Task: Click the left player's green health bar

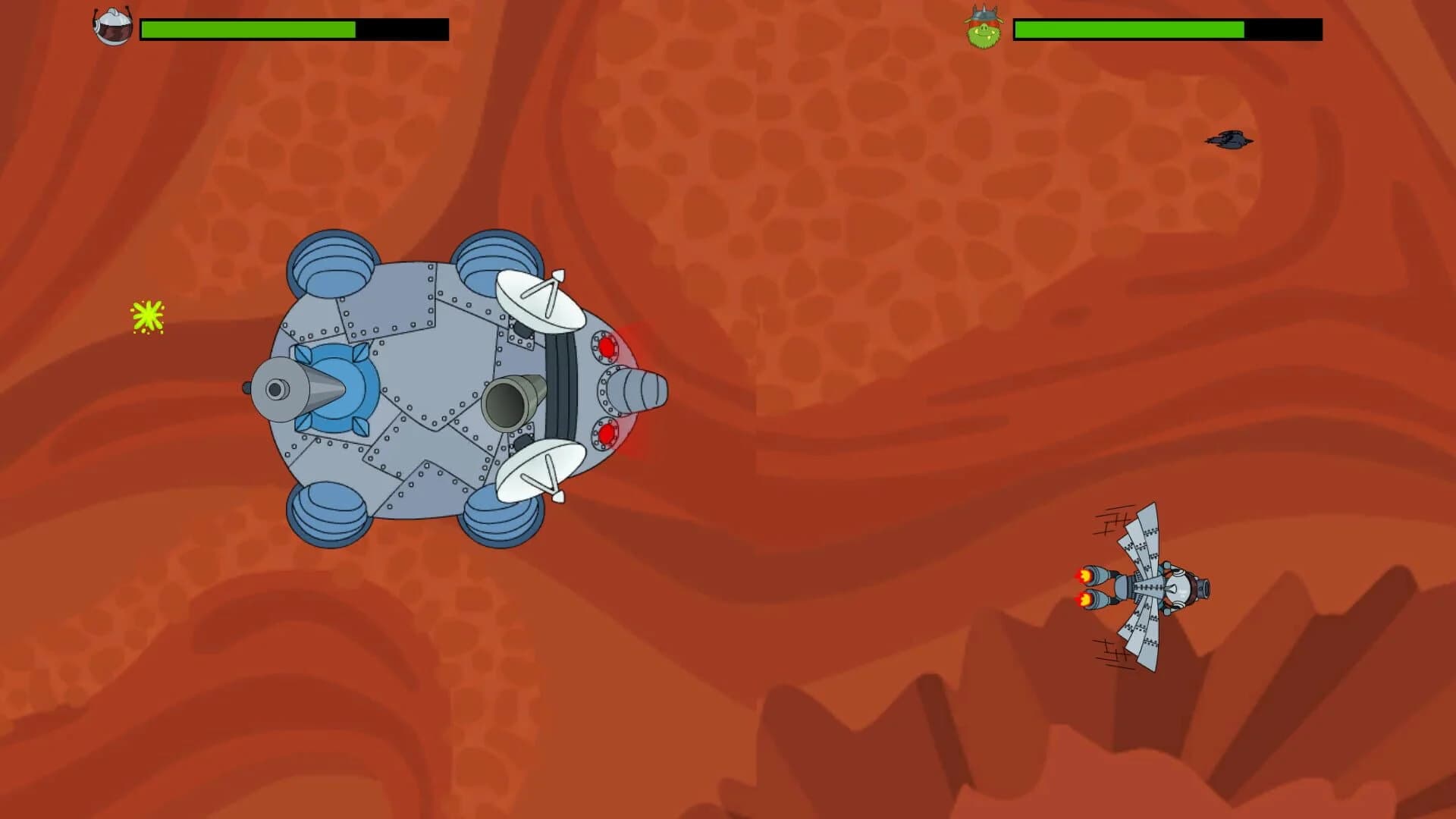Action: coord(246,28)
